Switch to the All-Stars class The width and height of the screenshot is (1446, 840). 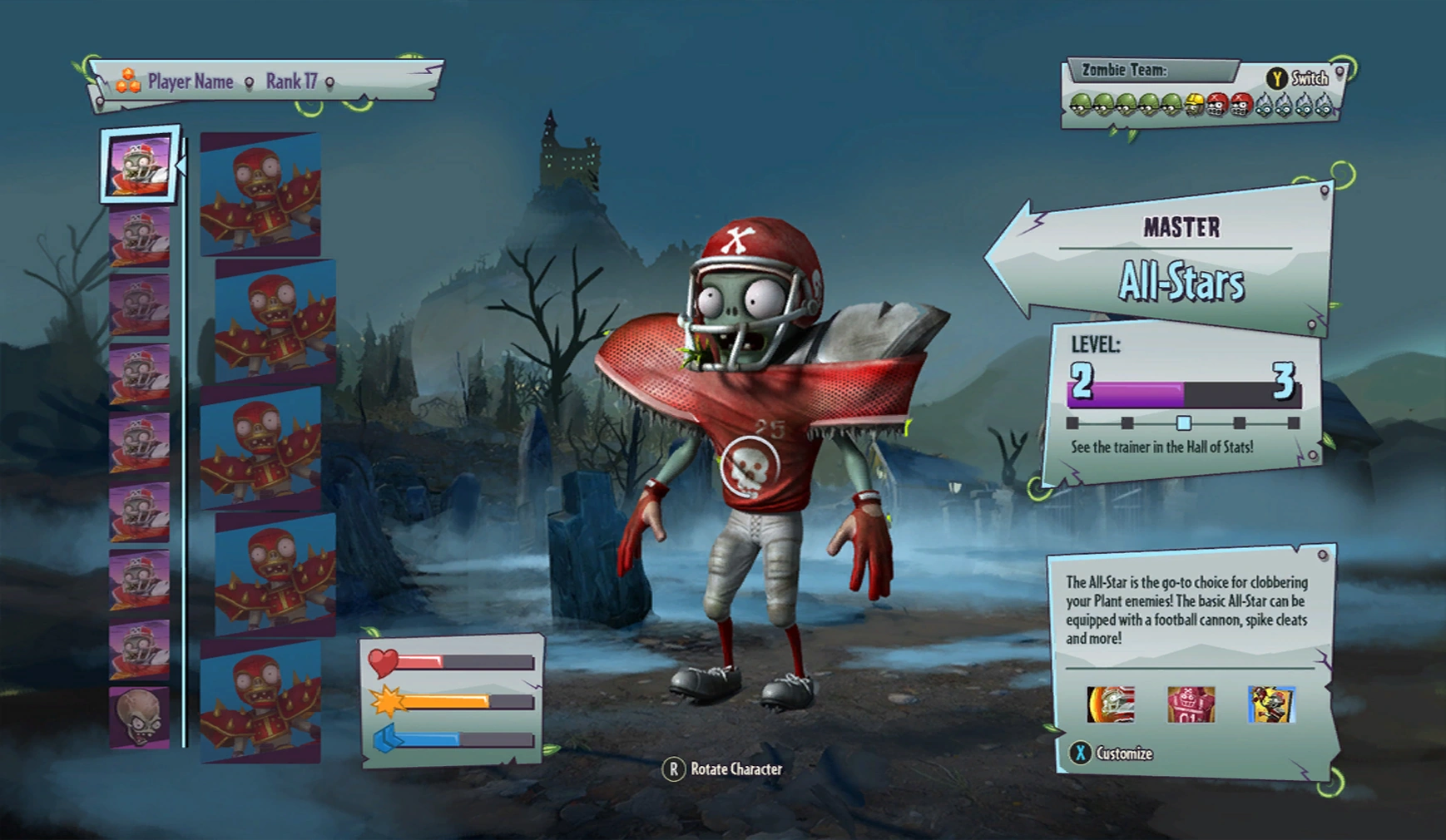click(1181, 282)
